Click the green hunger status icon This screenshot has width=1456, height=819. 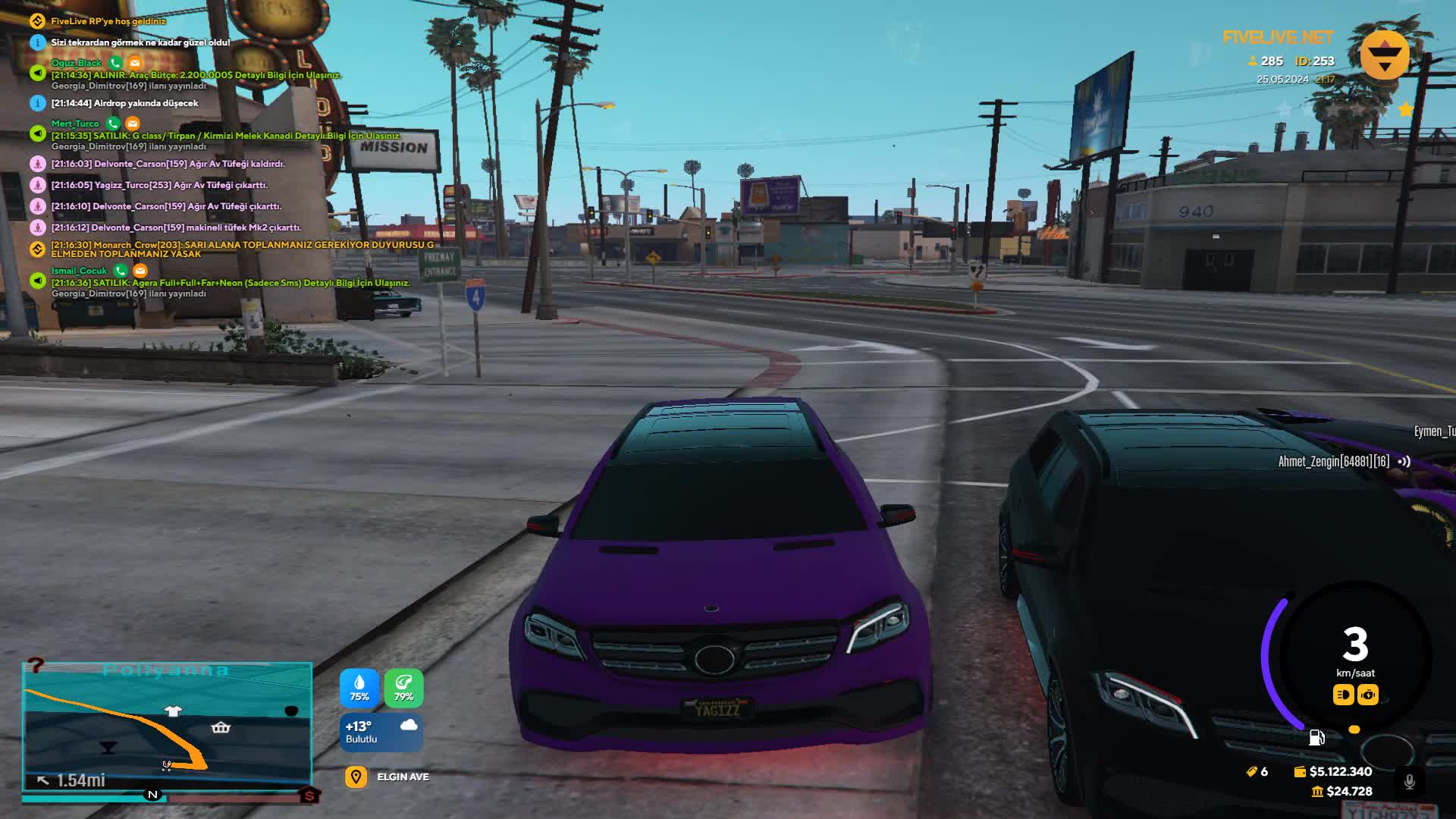(x=403, y=688)
